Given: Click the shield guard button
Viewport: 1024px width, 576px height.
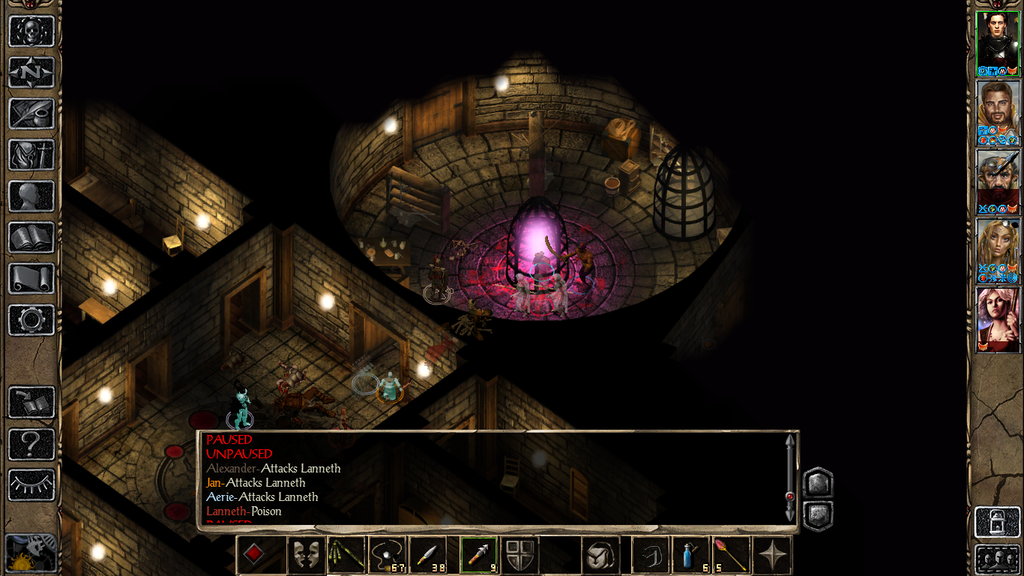Looking at the screenshot, I should pos(518,555).
